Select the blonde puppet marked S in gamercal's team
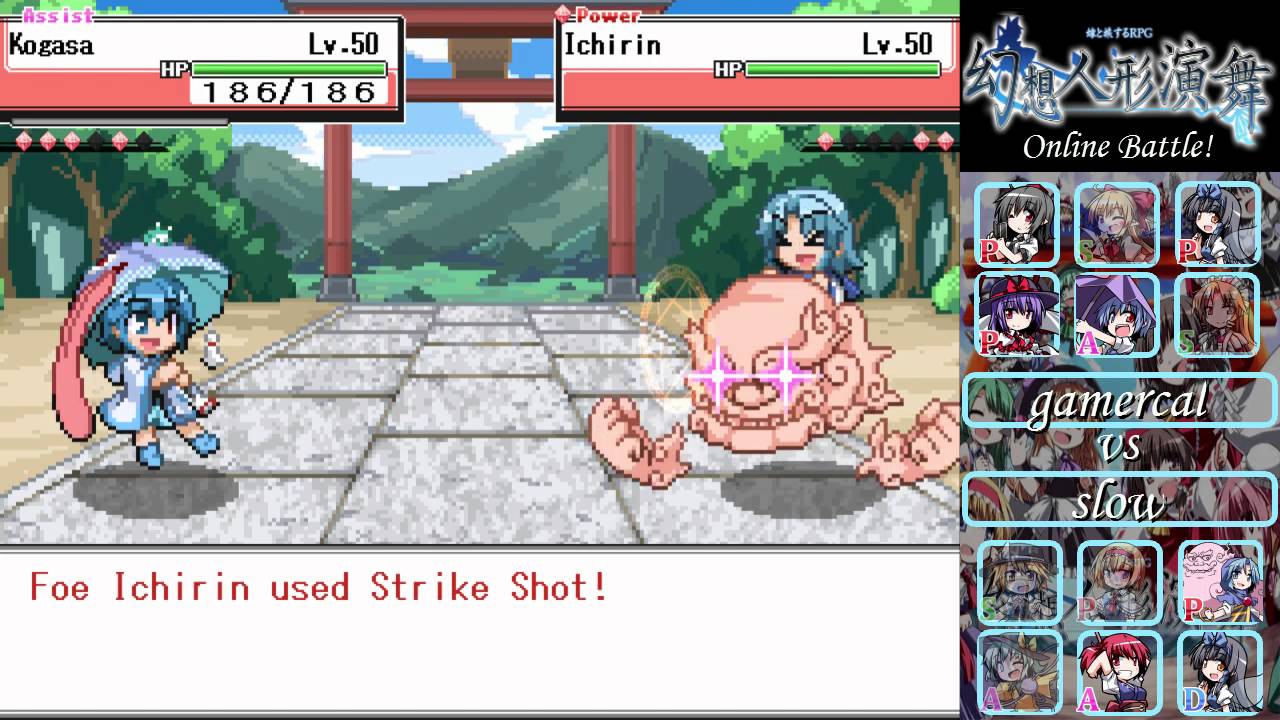The image size is (1280, 720). click(1116, 225)
